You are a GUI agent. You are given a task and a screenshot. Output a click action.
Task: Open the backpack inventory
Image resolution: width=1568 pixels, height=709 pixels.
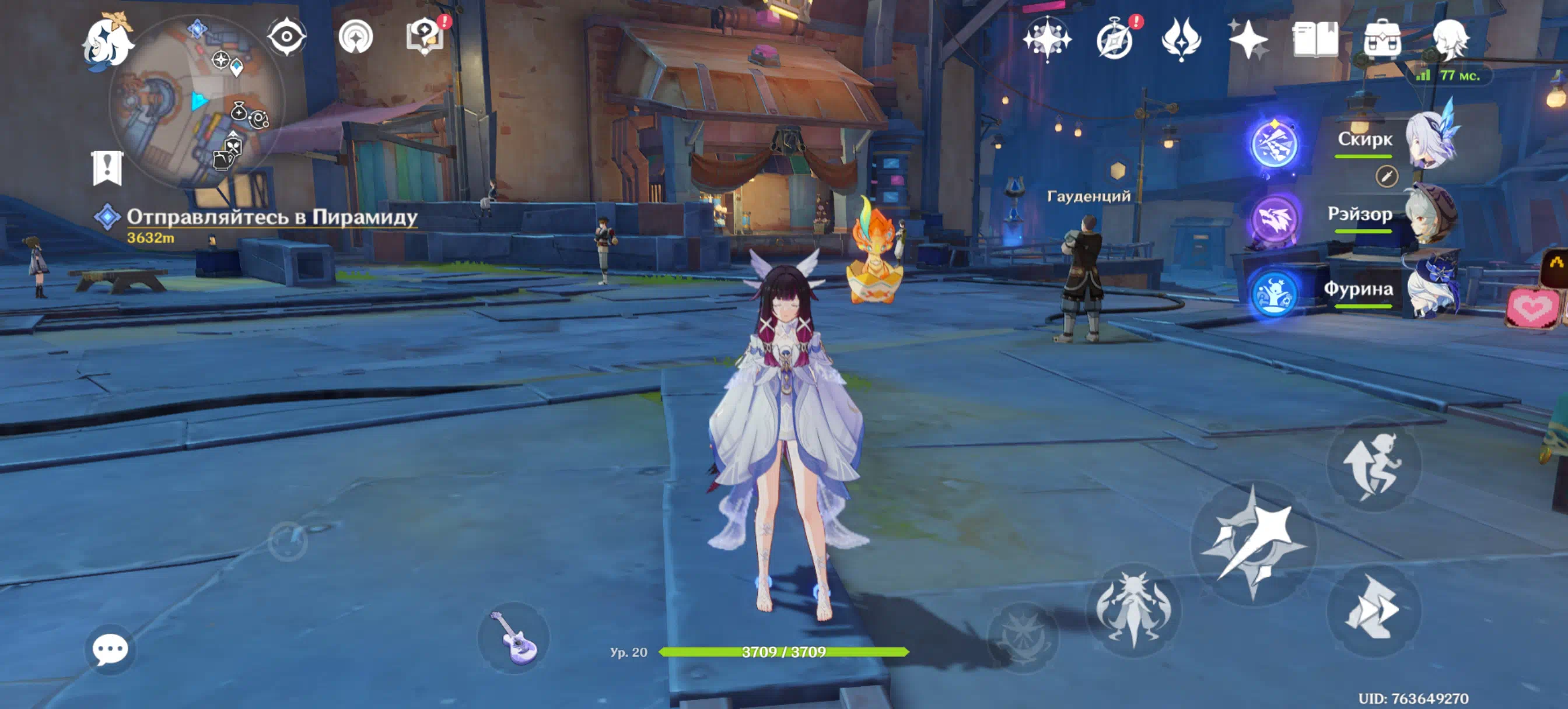1382,40
